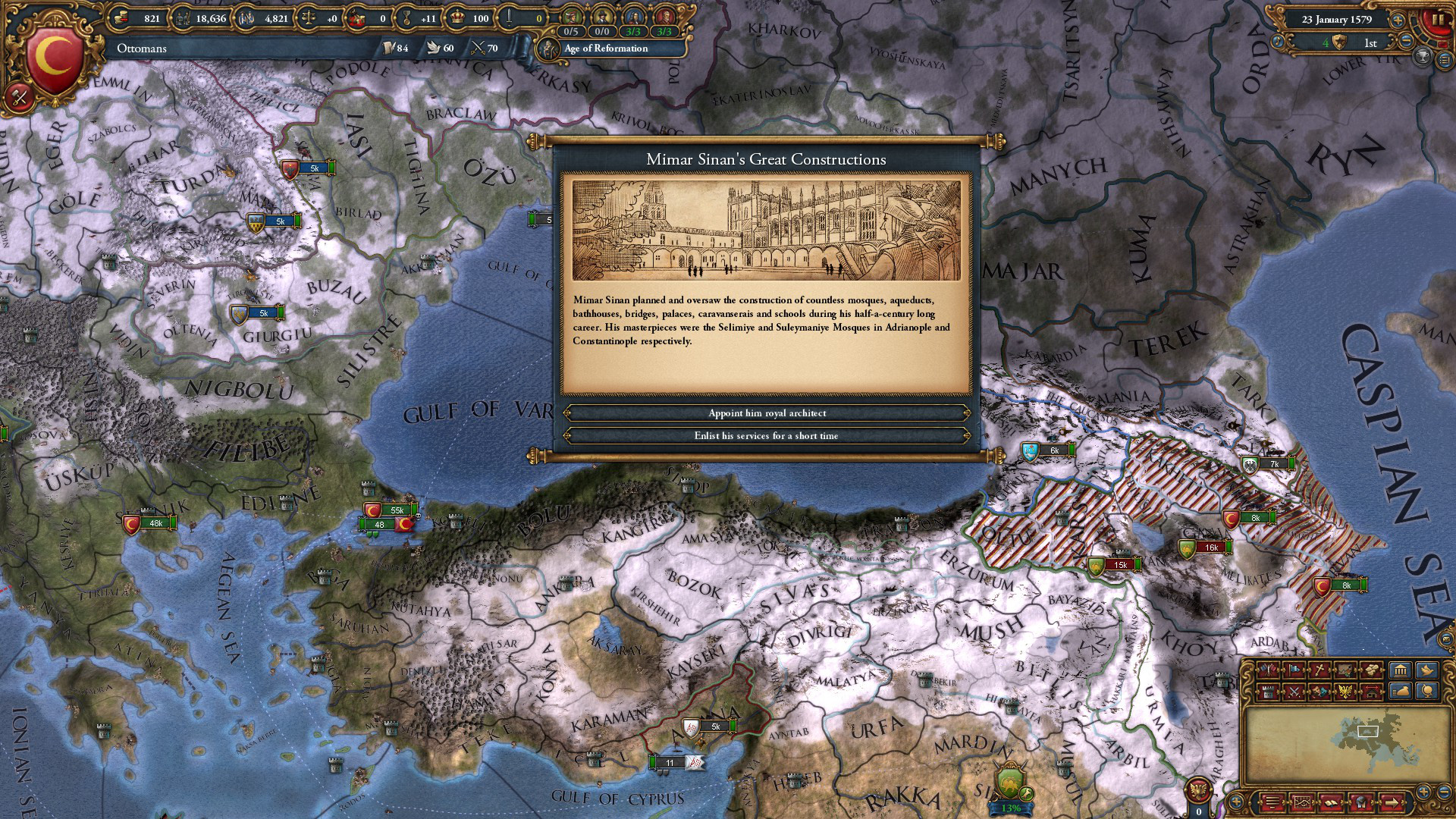View the trade goods map mode
The height and width of the screenshot is (819, 1456).
1372,670
